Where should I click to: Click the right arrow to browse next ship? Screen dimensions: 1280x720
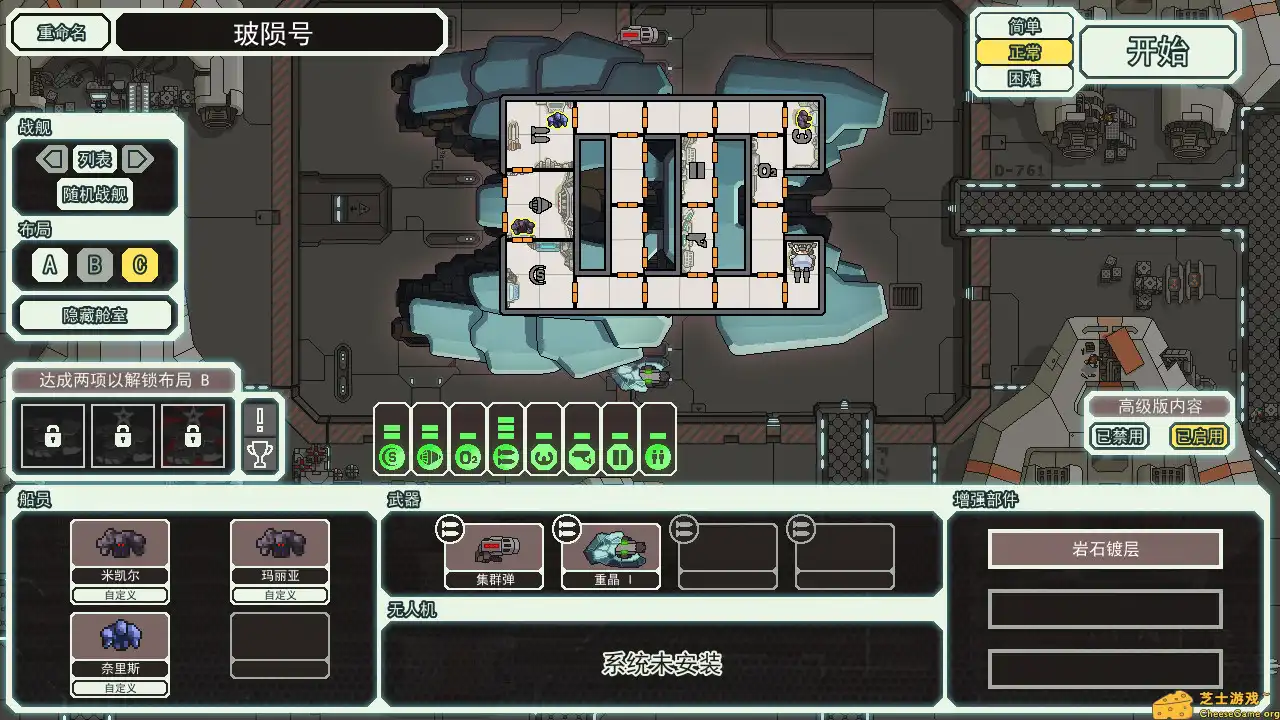click(138, 160)
